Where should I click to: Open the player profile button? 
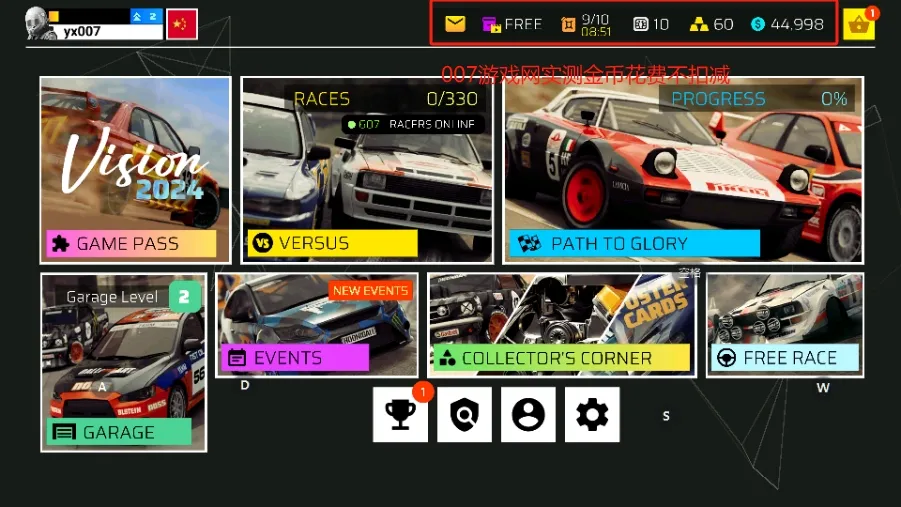(528, 414)
